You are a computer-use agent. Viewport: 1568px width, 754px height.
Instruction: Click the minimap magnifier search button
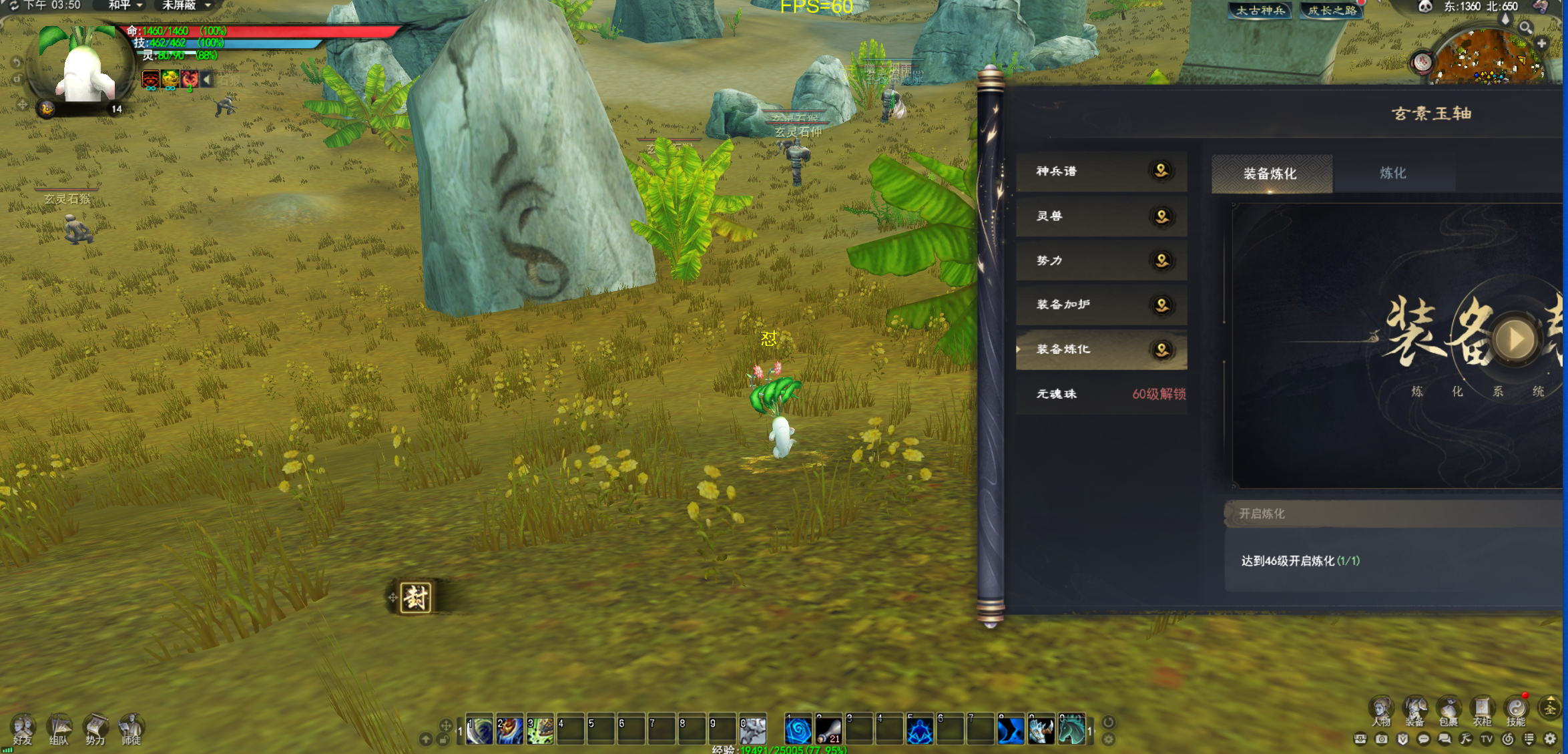[x=1526, y=27]
